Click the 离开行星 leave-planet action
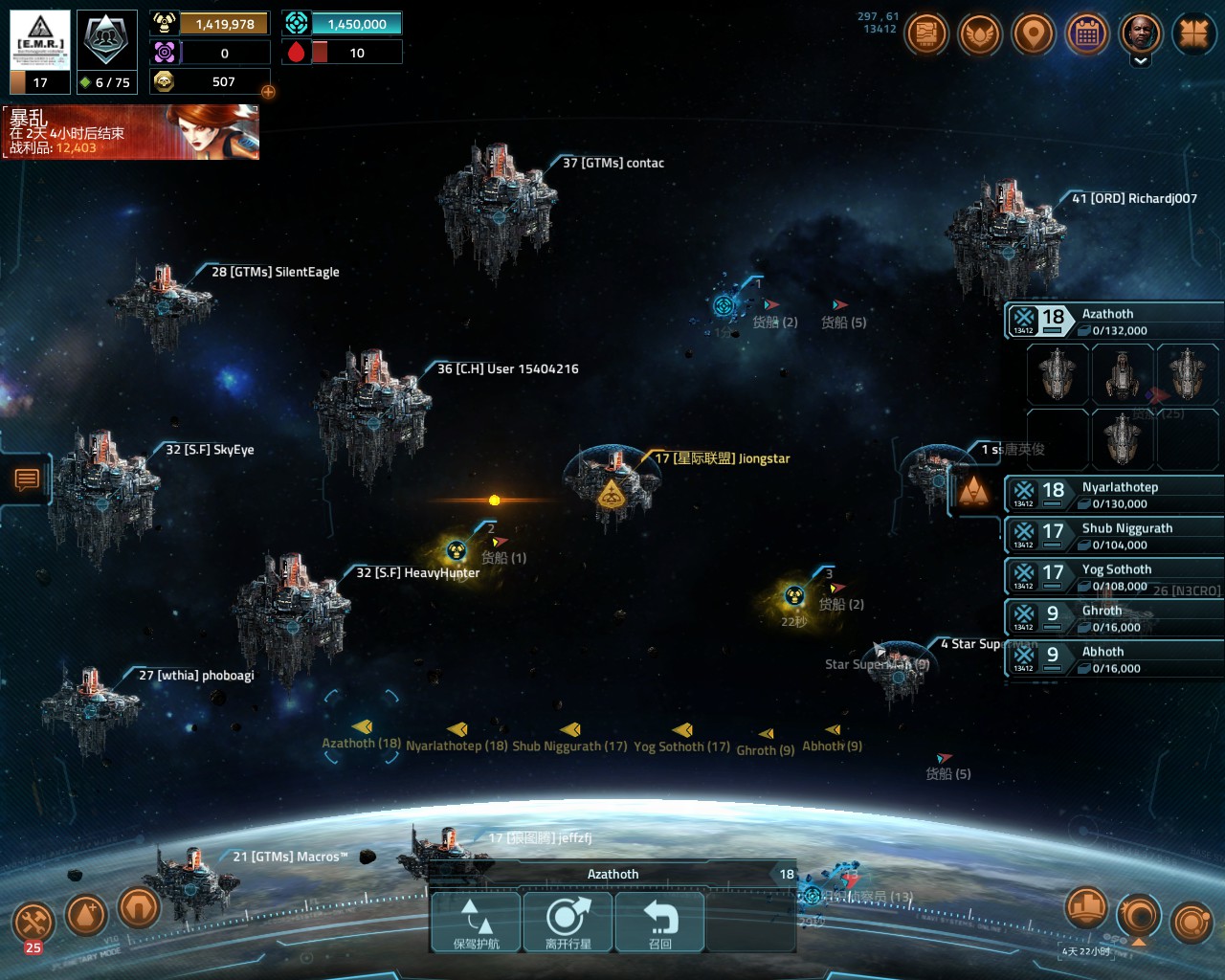1225x980 pixels. pyautogui.click(x=568, y=922)
